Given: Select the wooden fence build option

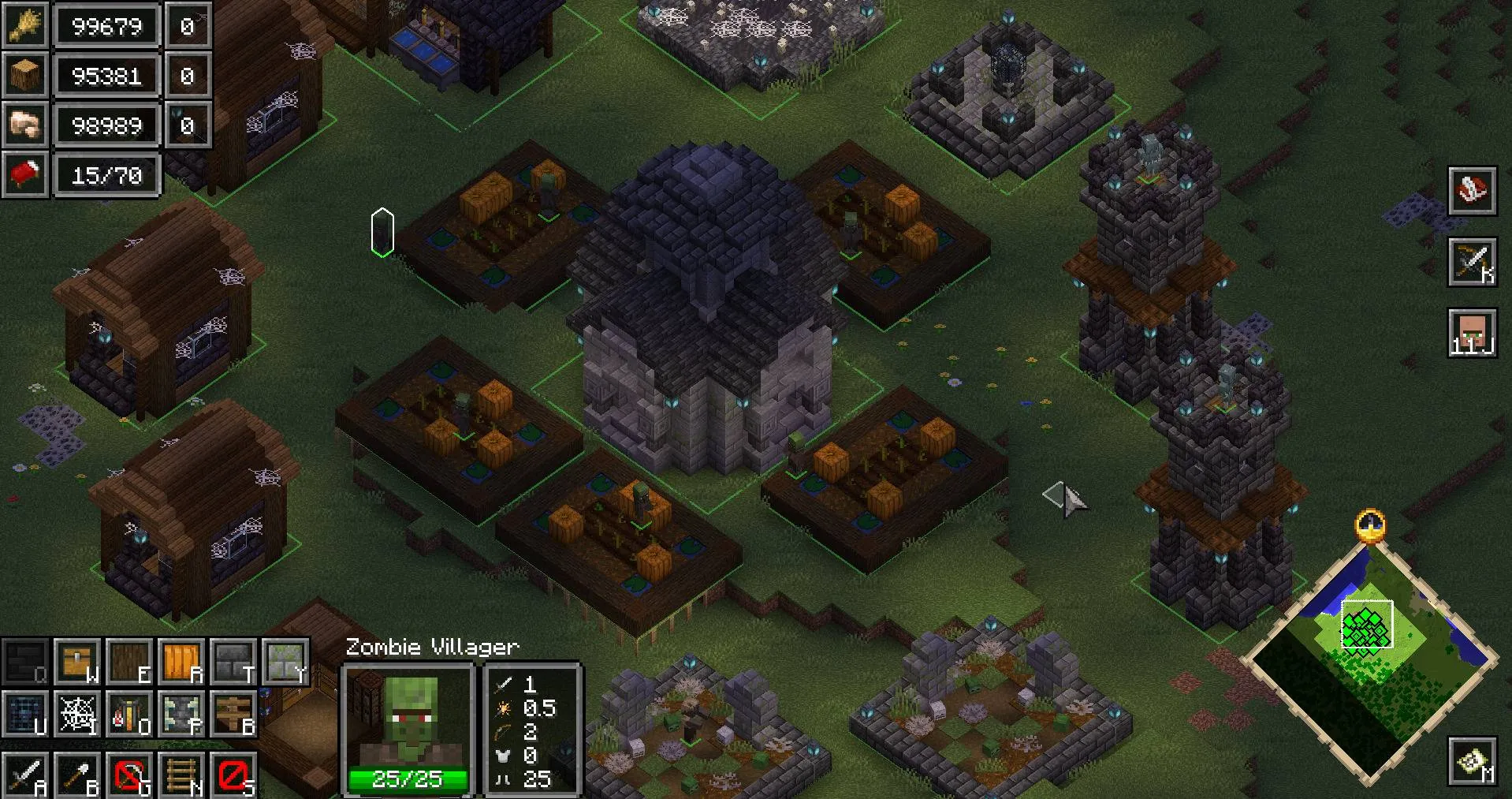Looking at the screenshot, I should (x=234, y=713).
